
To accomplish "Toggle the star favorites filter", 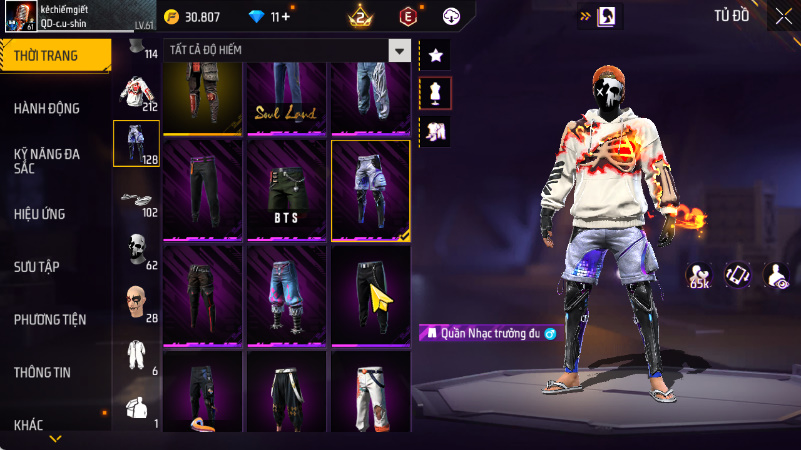I will tap(435, 56).
